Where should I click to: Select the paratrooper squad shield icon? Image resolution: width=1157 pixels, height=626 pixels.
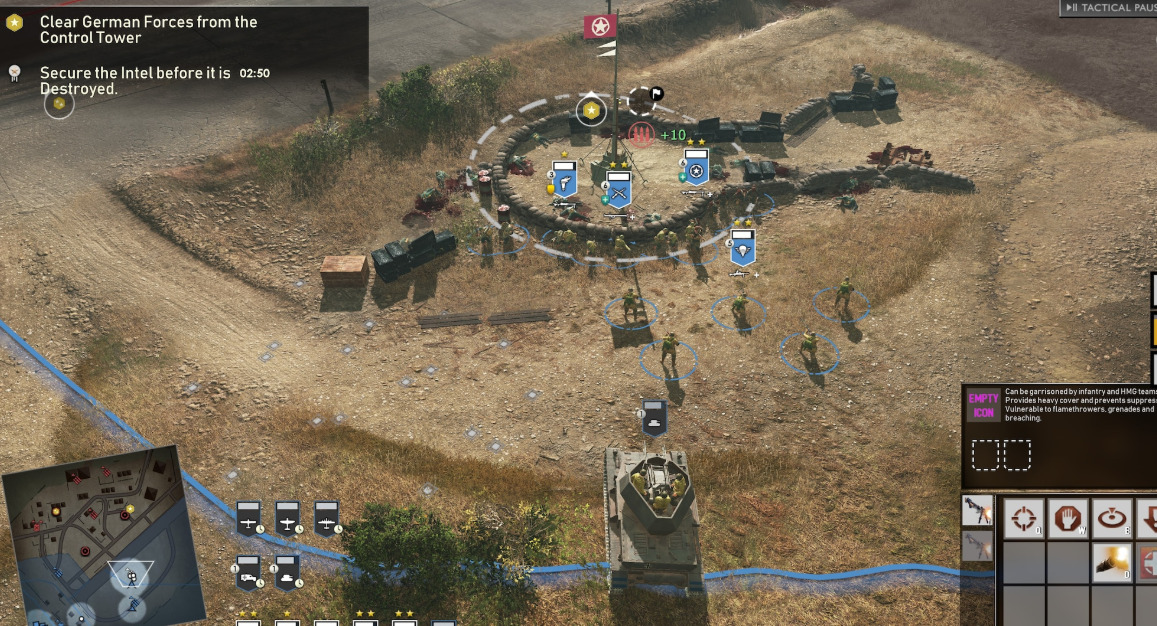click(743, 246)
